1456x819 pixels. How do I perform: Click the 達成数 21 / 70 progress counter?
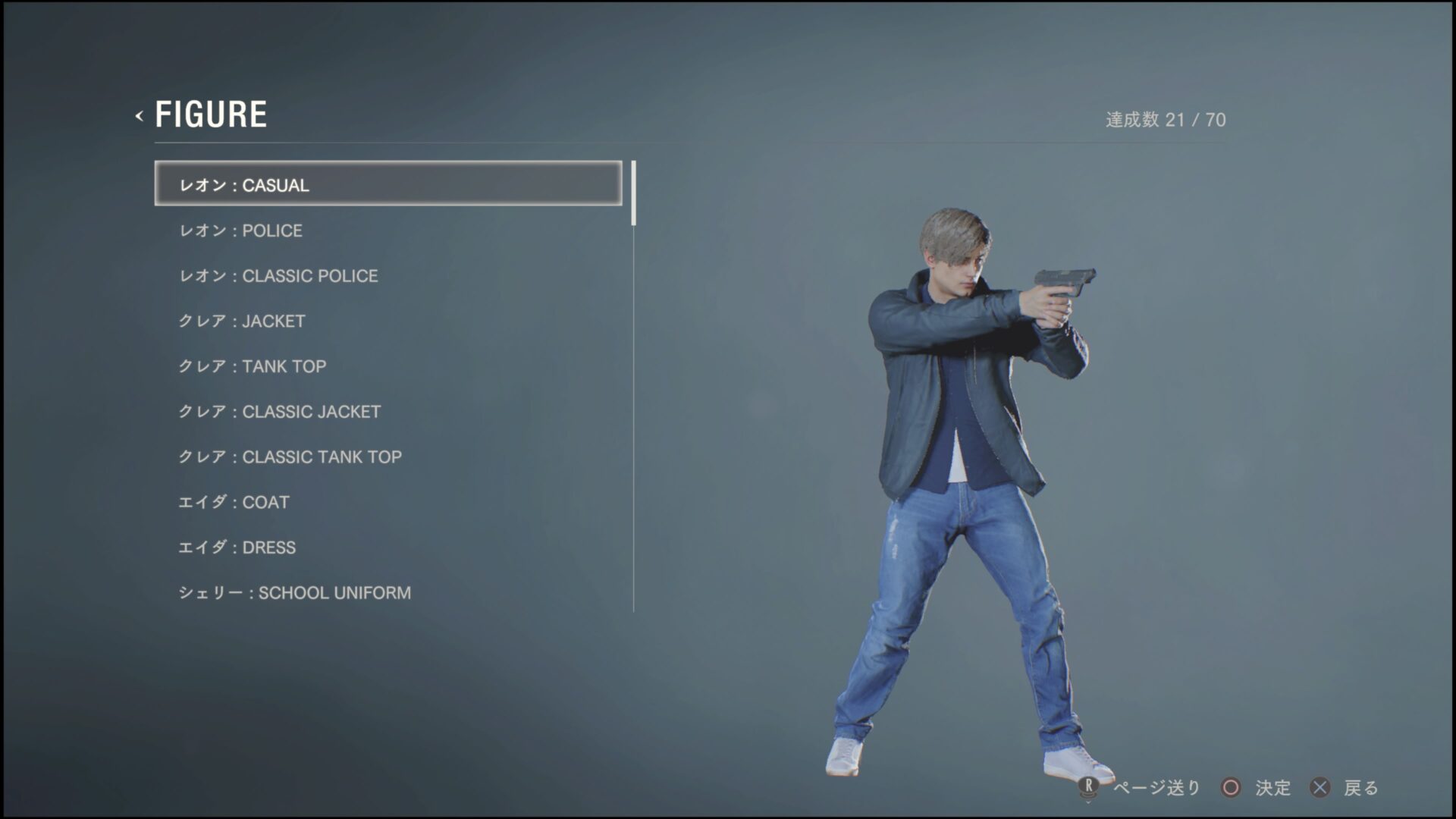pyautogui.click(x=1166, y=118)
